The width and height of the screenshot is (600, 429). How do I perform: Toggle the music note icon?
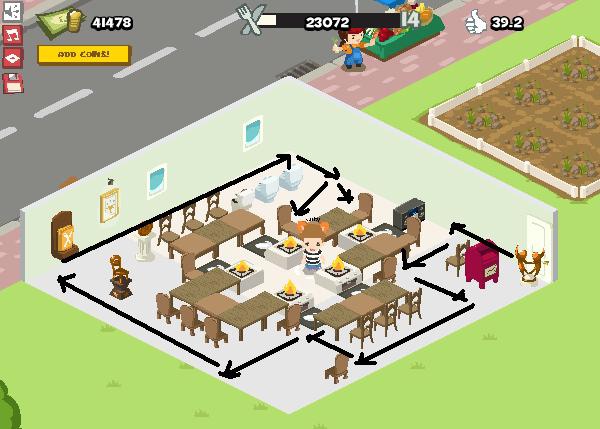(x=12, y=36)
